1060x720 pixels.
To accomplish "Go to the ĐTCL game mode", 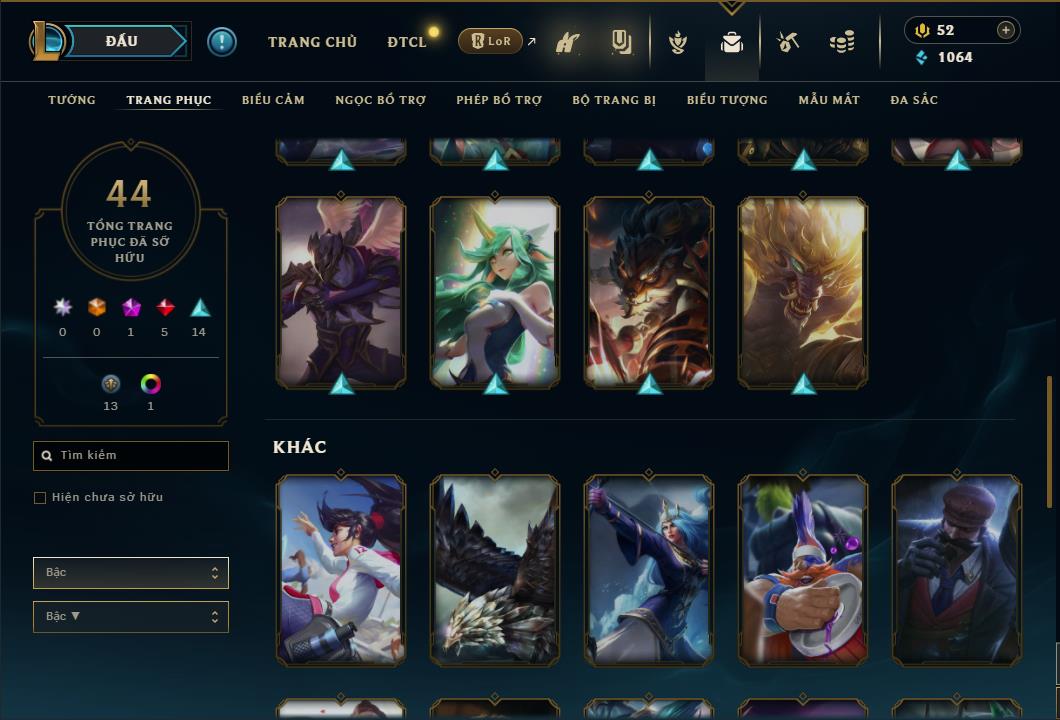I will pos(406,42).
